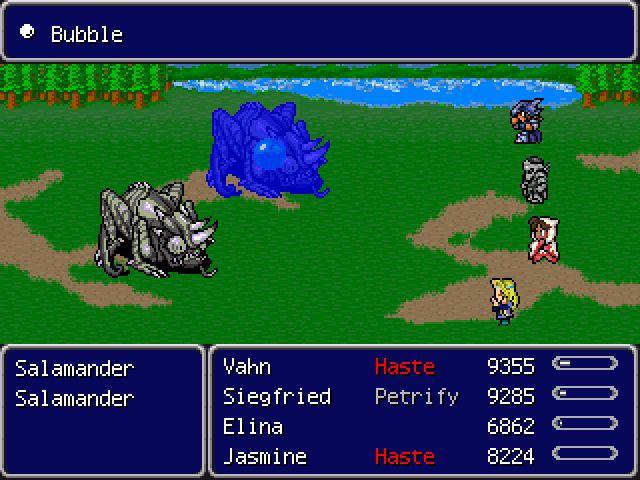Choose Siegfried's party row
This screenshot has height=480, width=640.
click(277, 396)
